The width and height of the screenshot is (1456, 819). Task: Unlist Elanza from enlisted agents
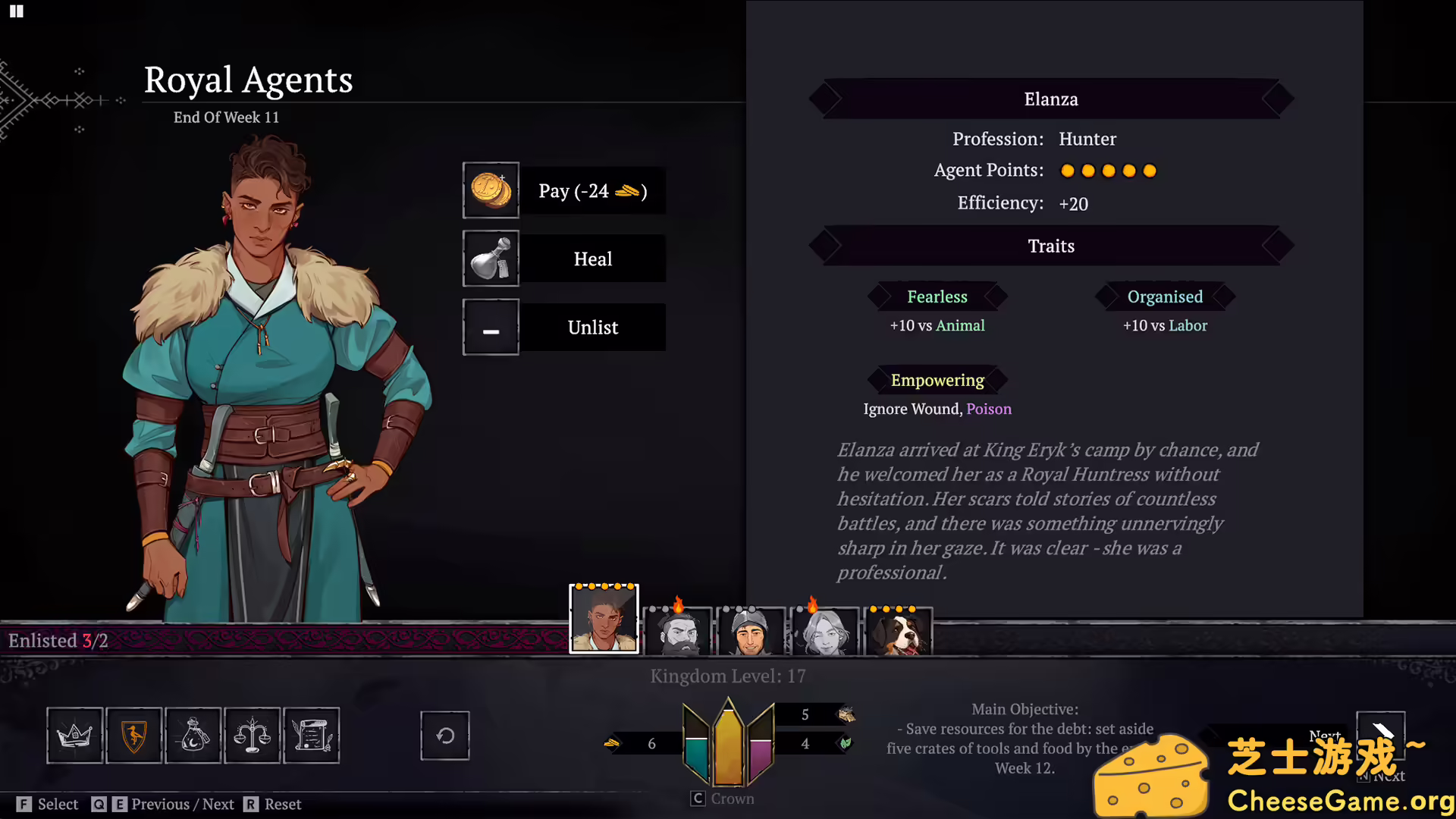pyautogui.click(x=565, y=327)
